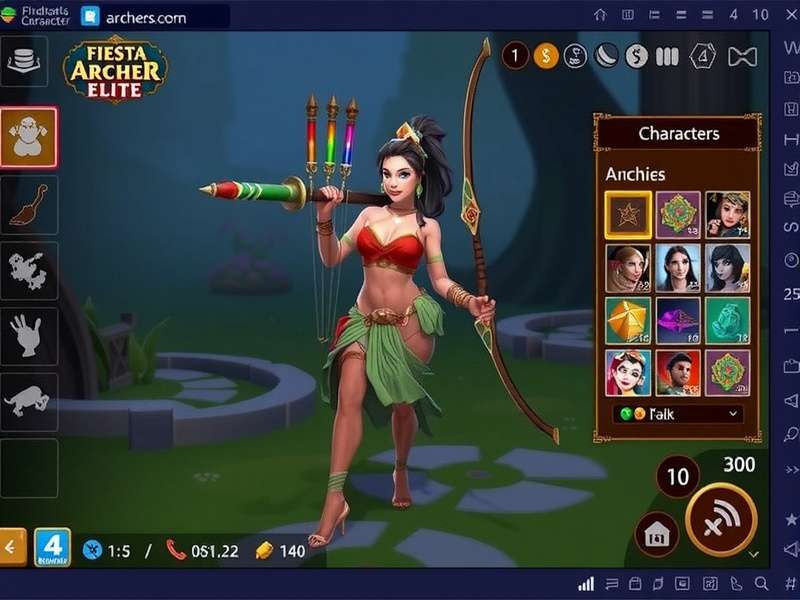Choose the purple crystal item tile

tap(677, 320)
